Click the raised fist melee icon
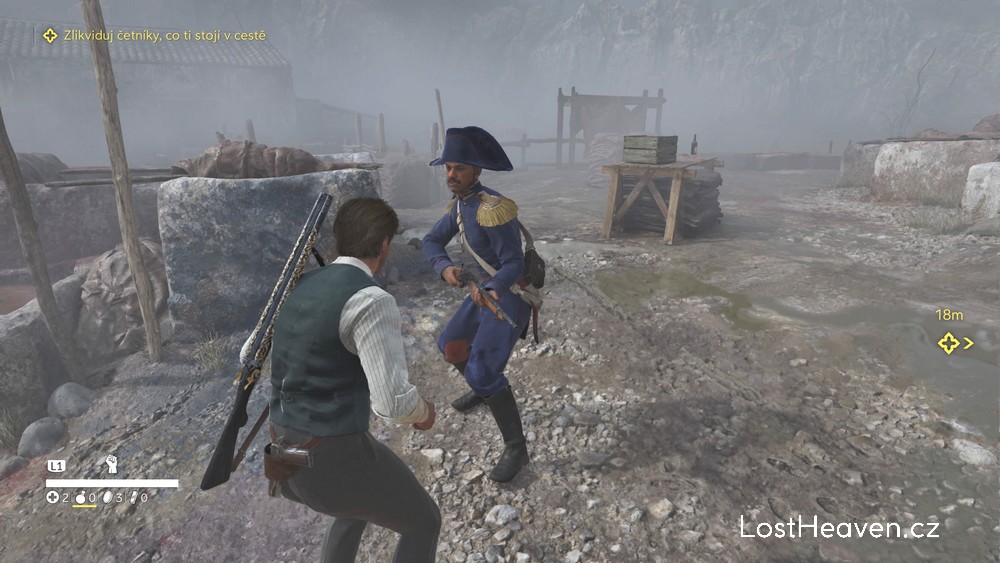Viewport: 1000px width, 563px height. [112, 464]
